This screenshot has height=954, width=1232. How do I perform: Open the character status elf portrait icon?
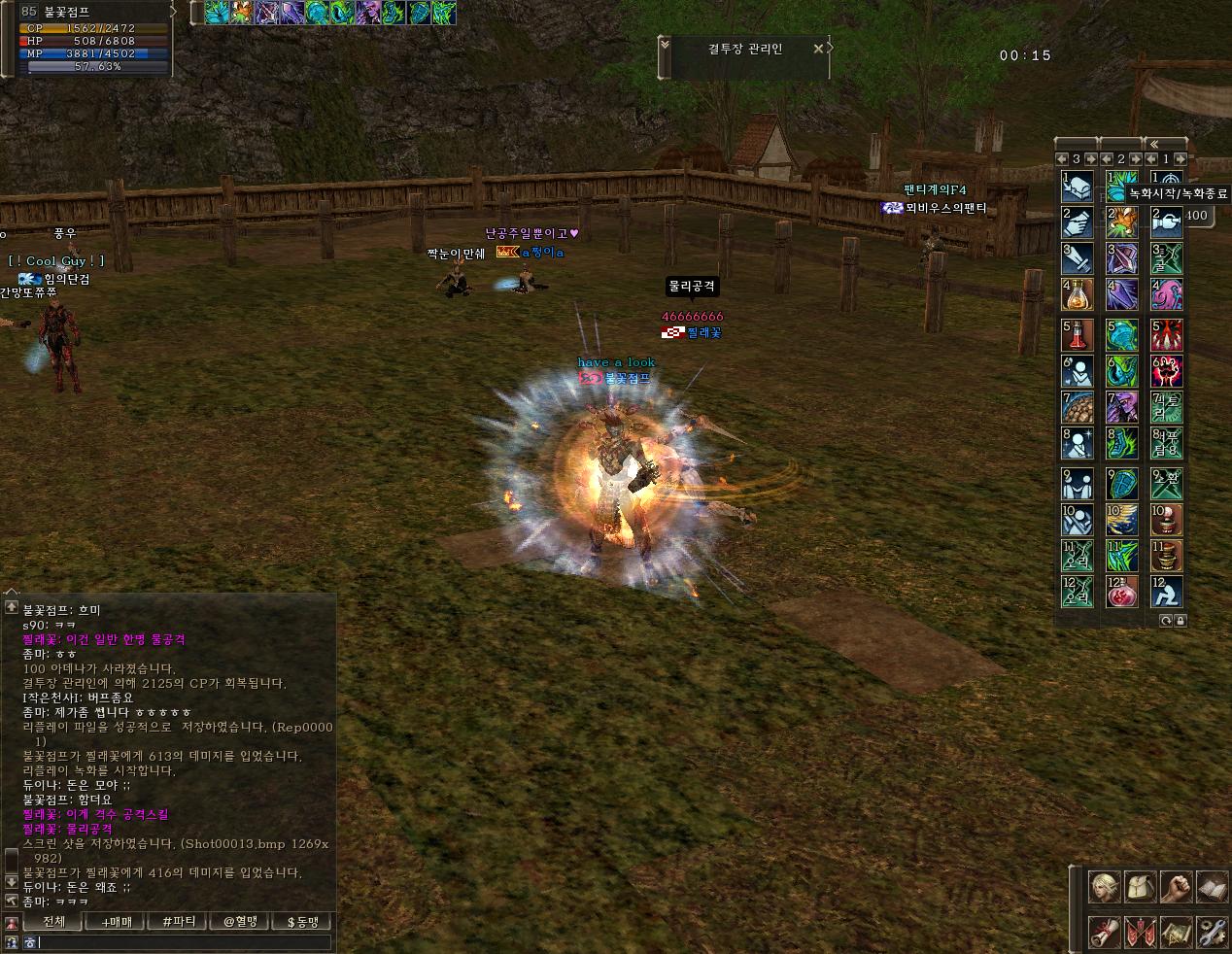(1104, 886)
